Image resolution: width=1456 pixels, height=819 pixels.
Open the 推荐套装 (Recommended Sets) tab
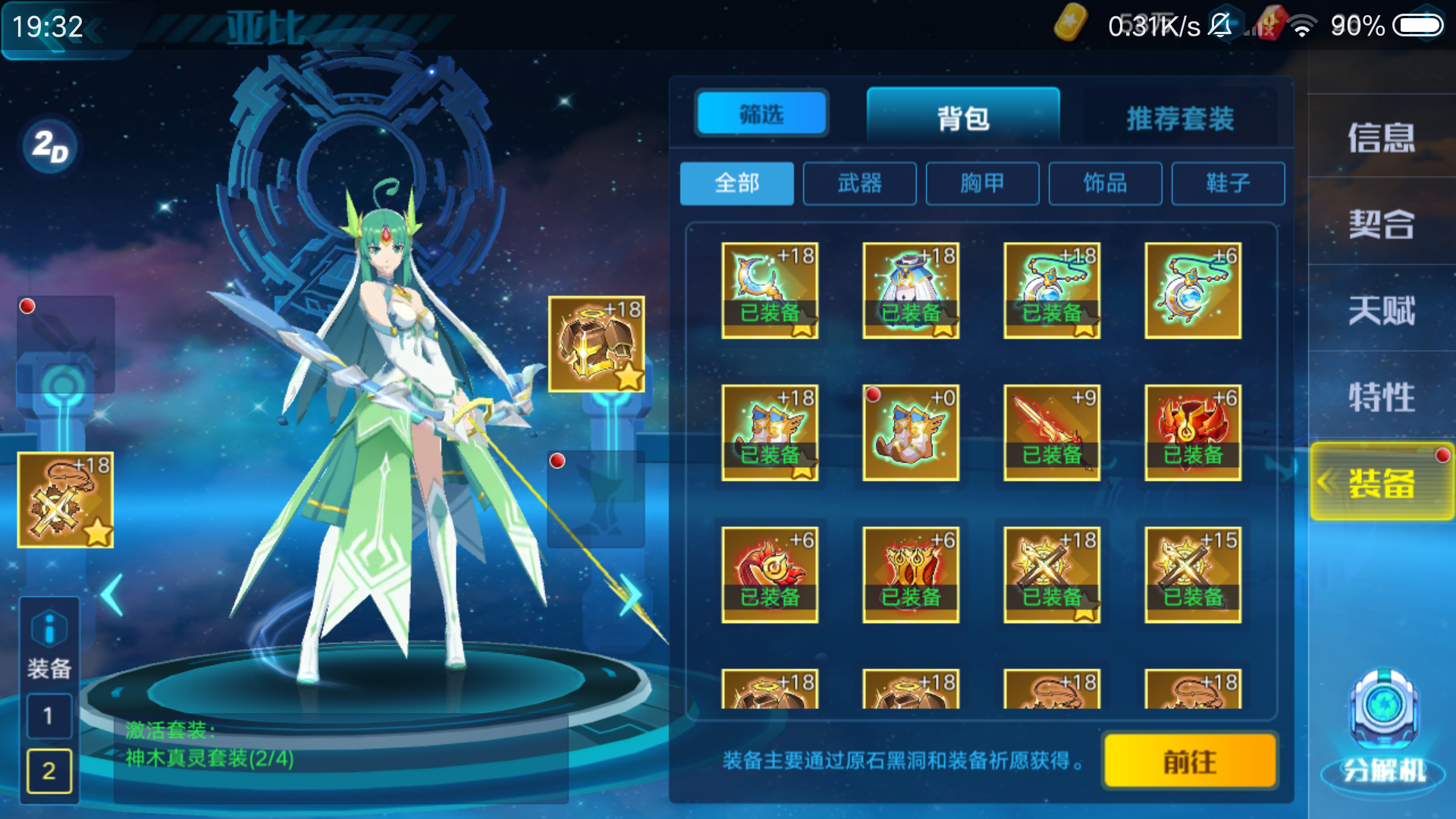[1180, 118]
